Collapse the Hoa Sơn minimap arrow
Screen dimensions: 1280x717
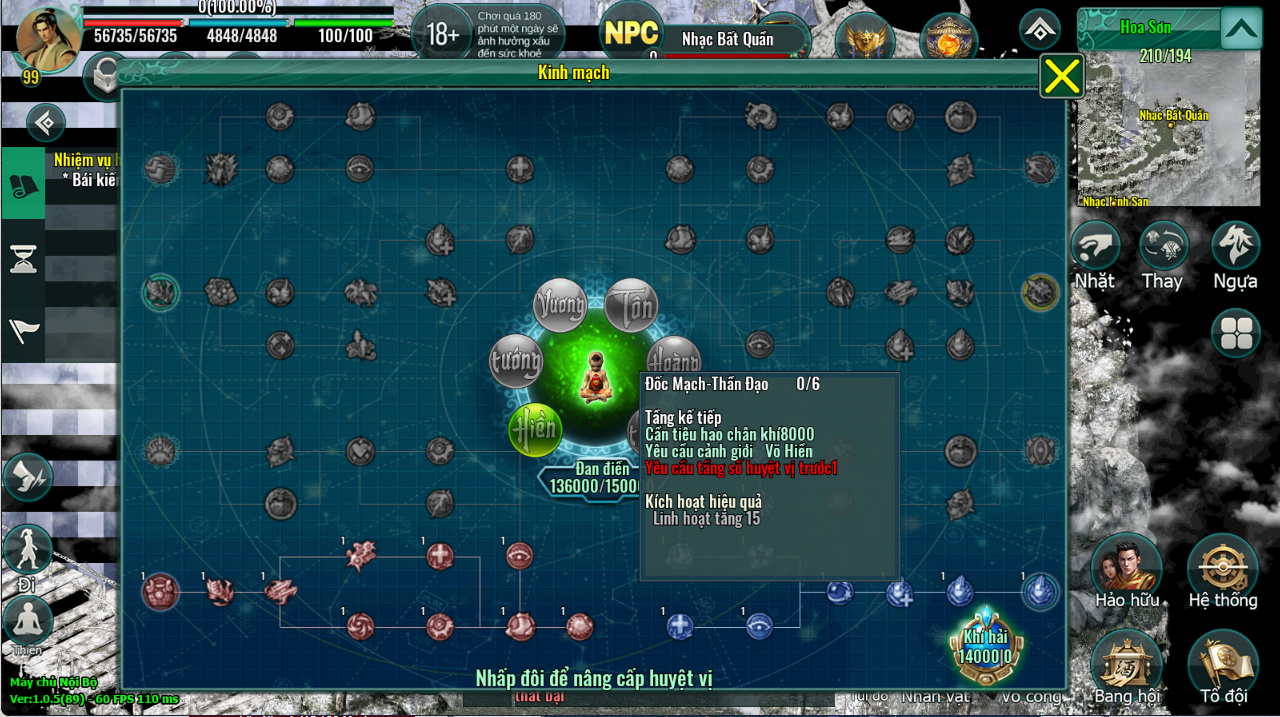pos(1241,28)
